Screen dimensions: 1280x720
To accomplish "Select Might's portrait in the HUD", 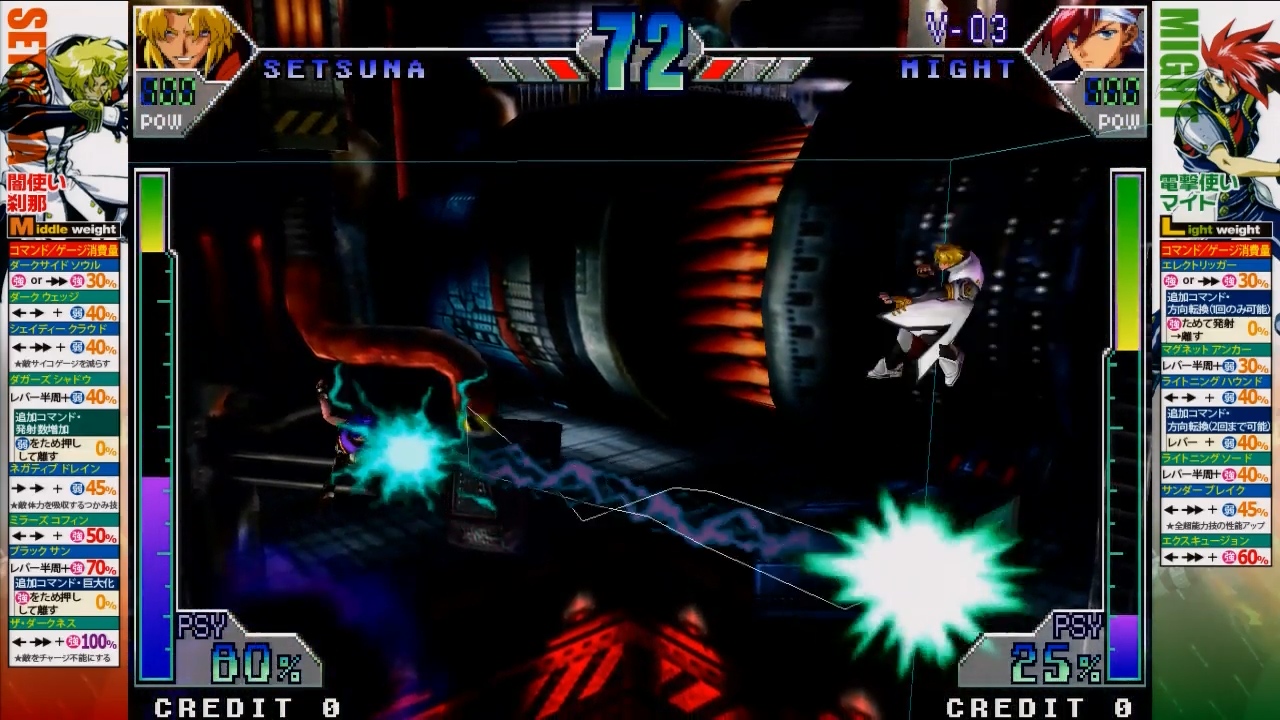I will coord(1090,42).
